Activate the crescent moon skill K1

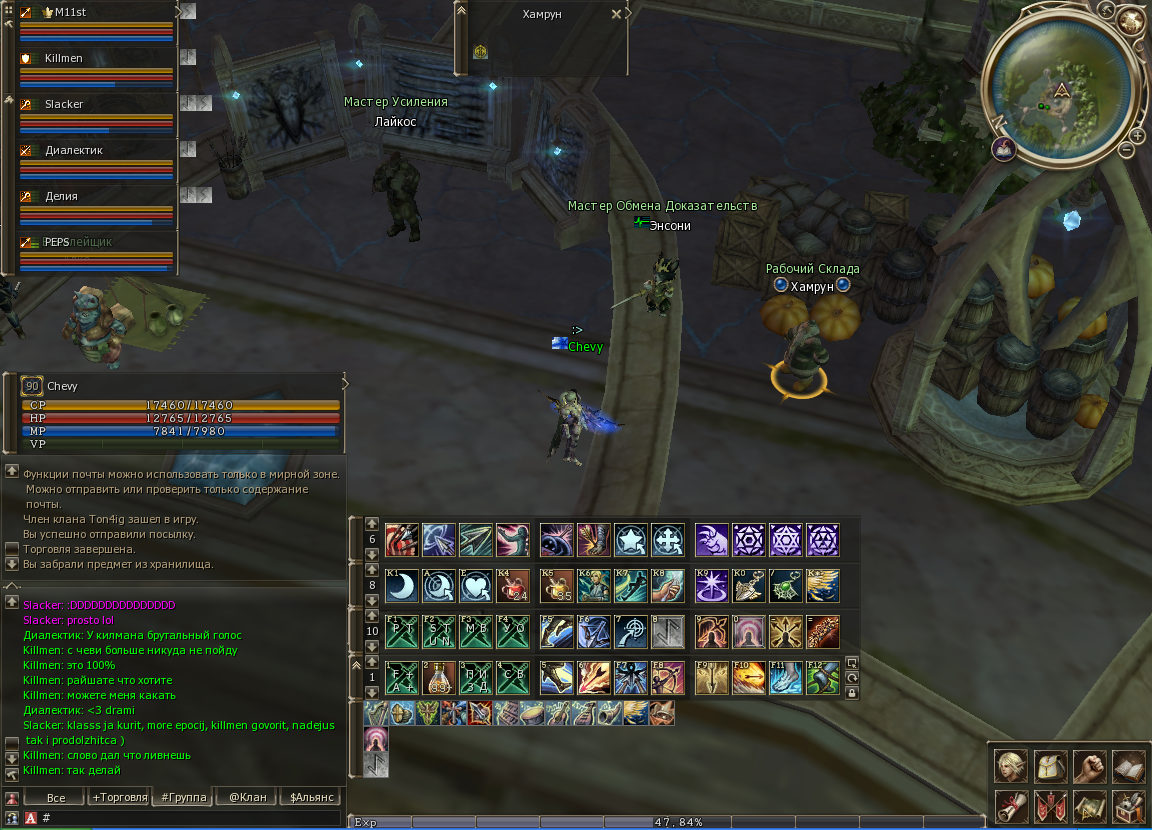coord(401,586)
